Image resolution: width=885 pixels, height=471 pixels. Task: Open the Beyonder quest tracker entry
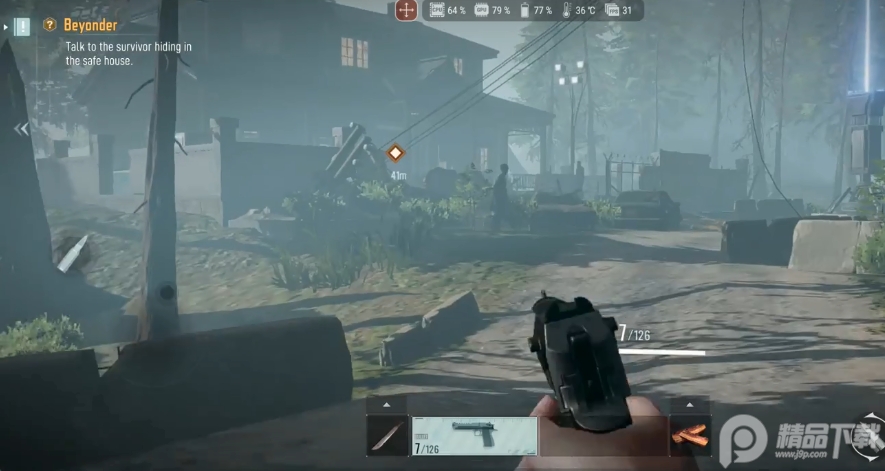tap(91, 25)
